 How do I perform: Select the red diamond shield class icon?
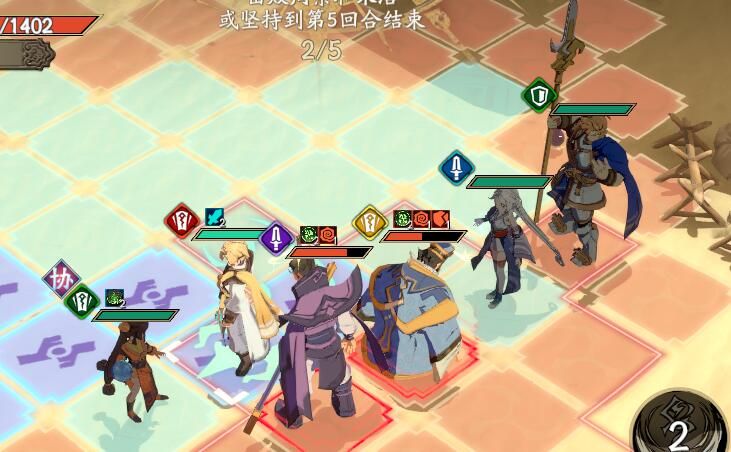click(182, 218)
